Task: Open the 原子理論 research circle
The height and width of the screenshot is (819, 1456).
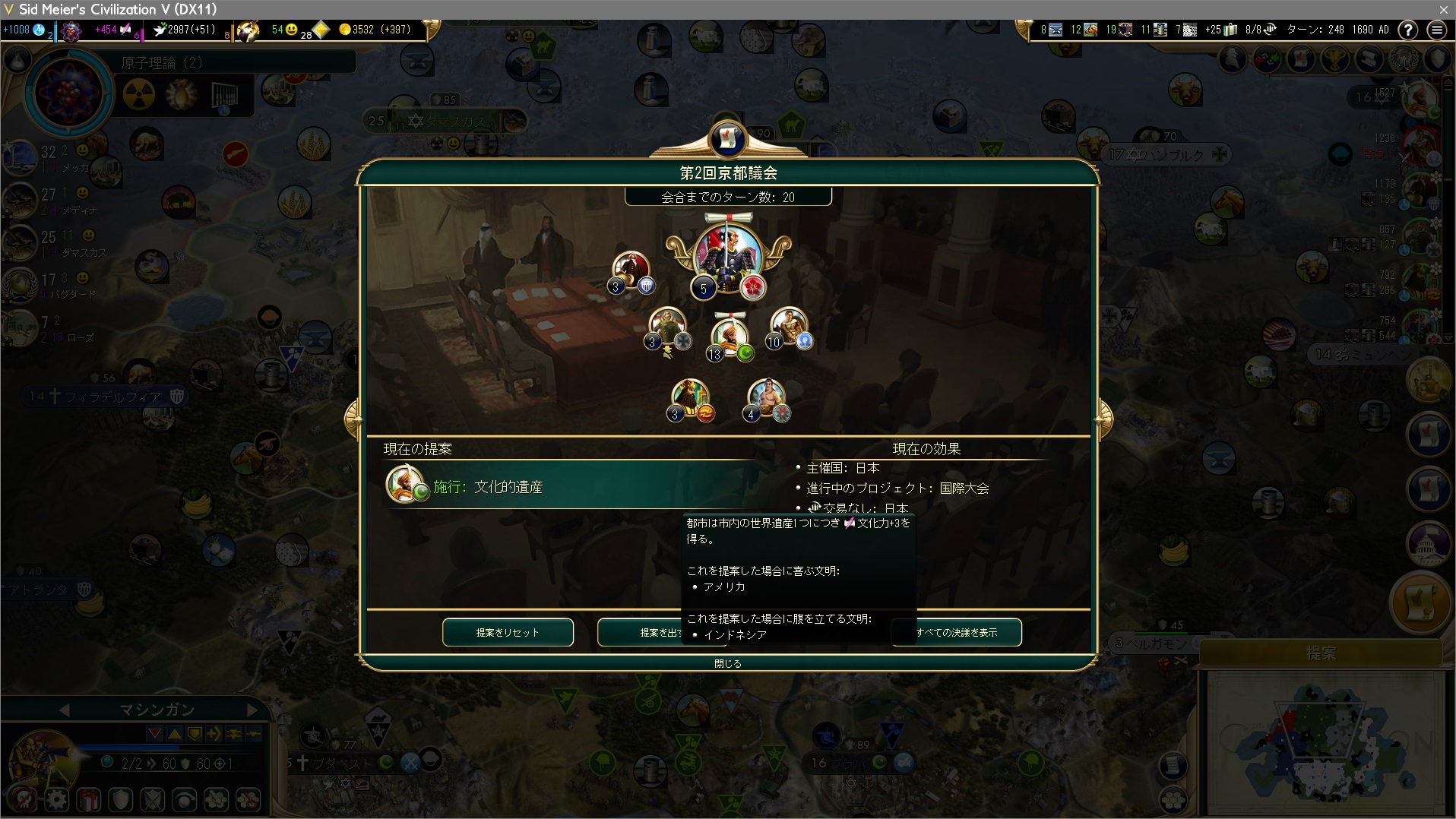Action: click(68, 93)
